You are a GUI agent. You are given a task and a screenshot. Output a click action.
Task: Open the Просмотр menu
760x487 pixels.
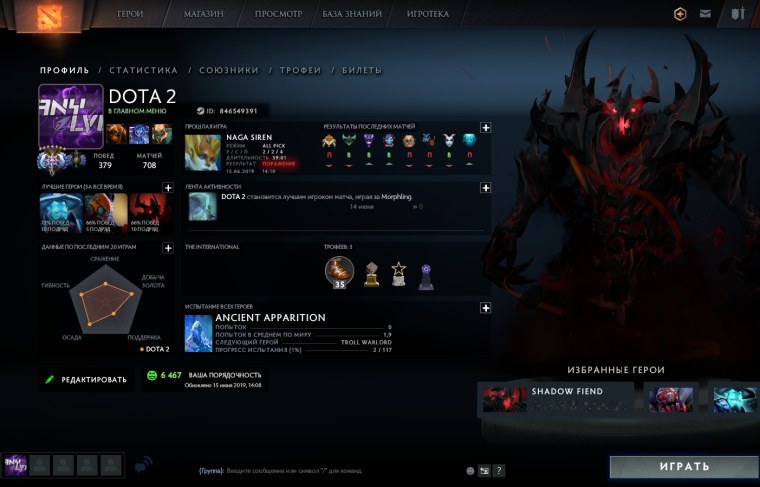279,15
